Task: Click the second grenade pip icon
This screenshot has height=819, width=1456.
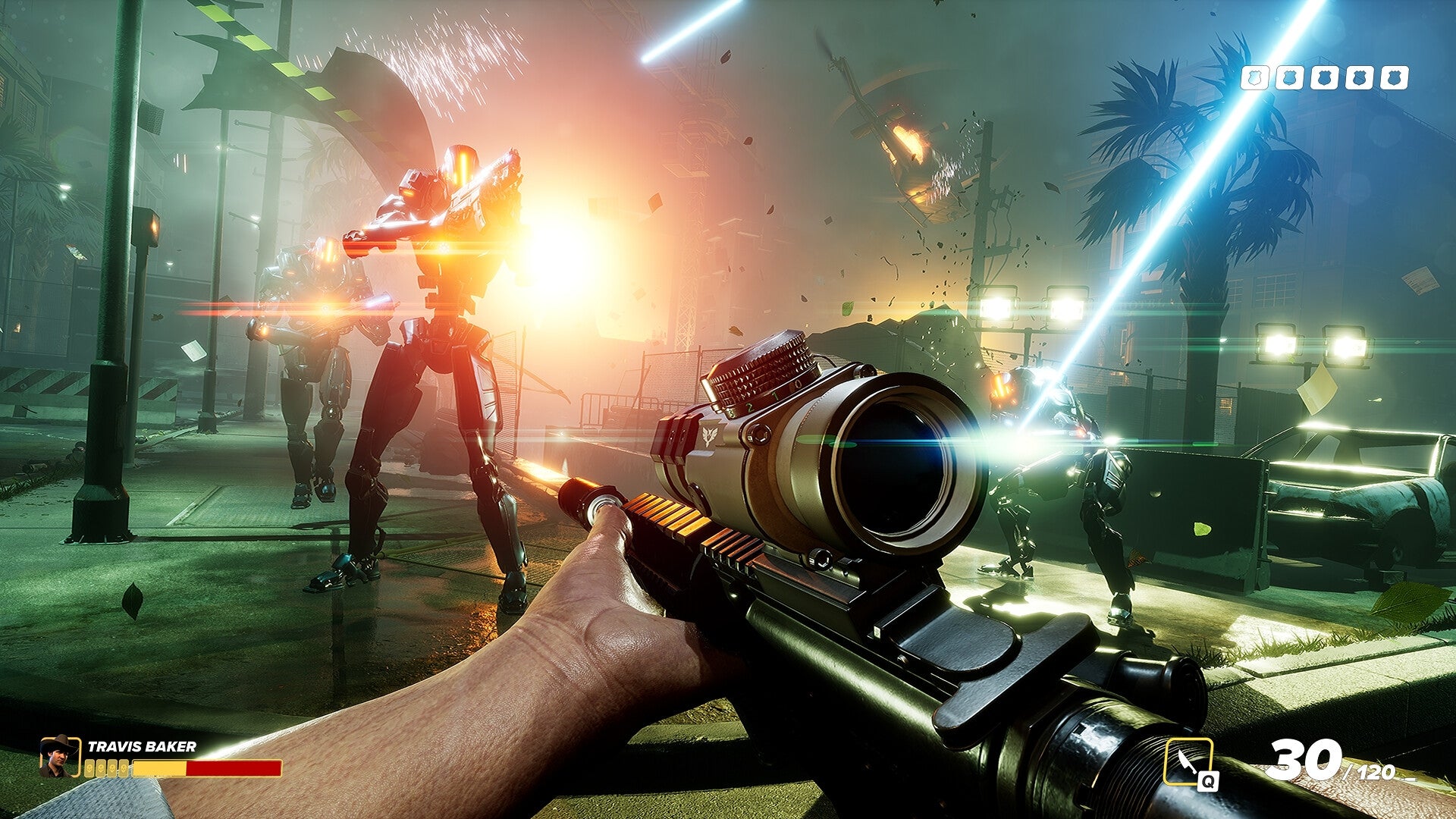Action: pos(100,768)
